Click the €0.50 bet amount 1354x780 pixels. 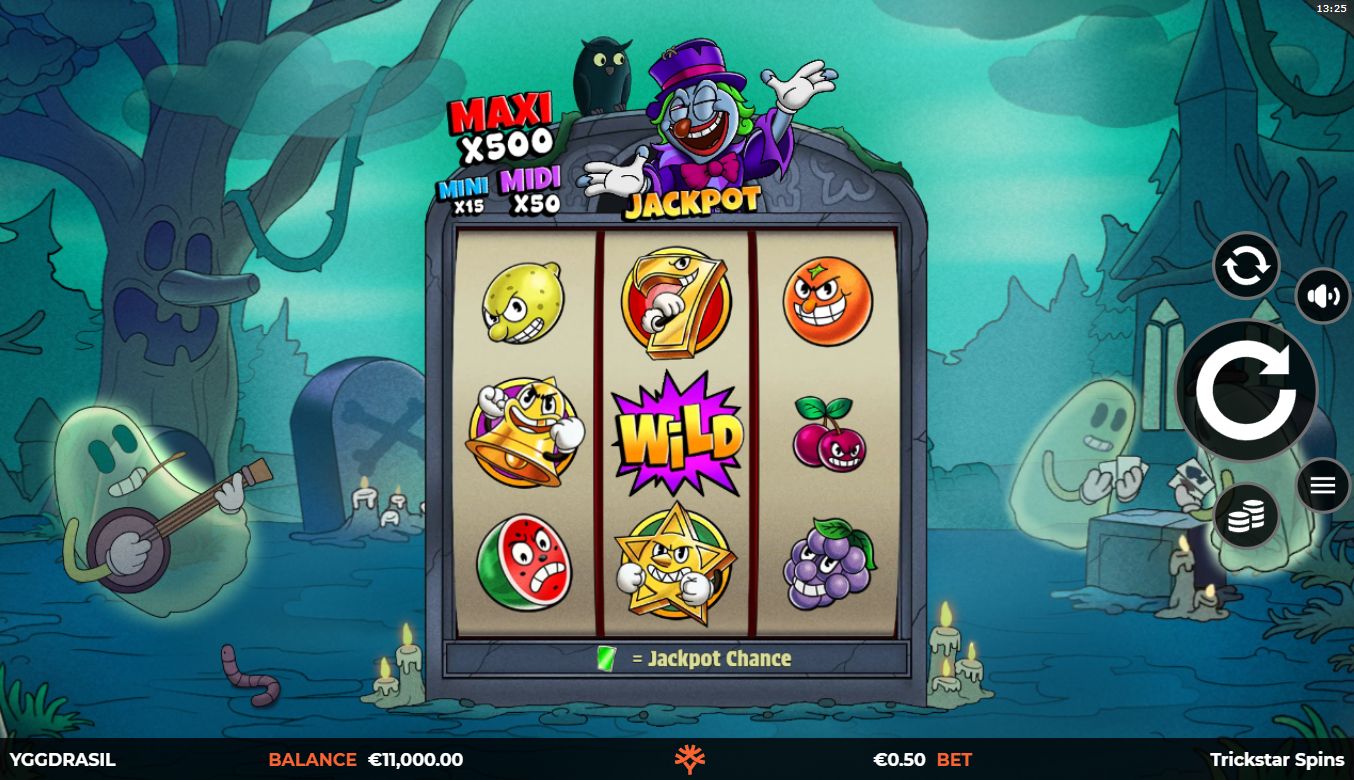[x=899, y=760]
